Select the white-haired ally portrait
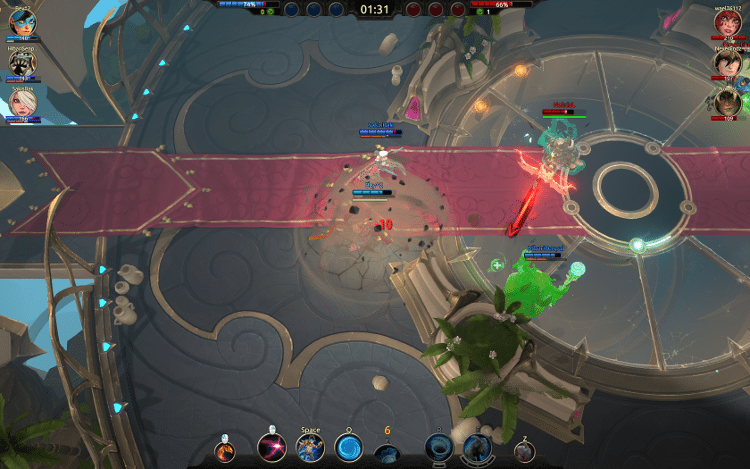 [x=22, y=102]
